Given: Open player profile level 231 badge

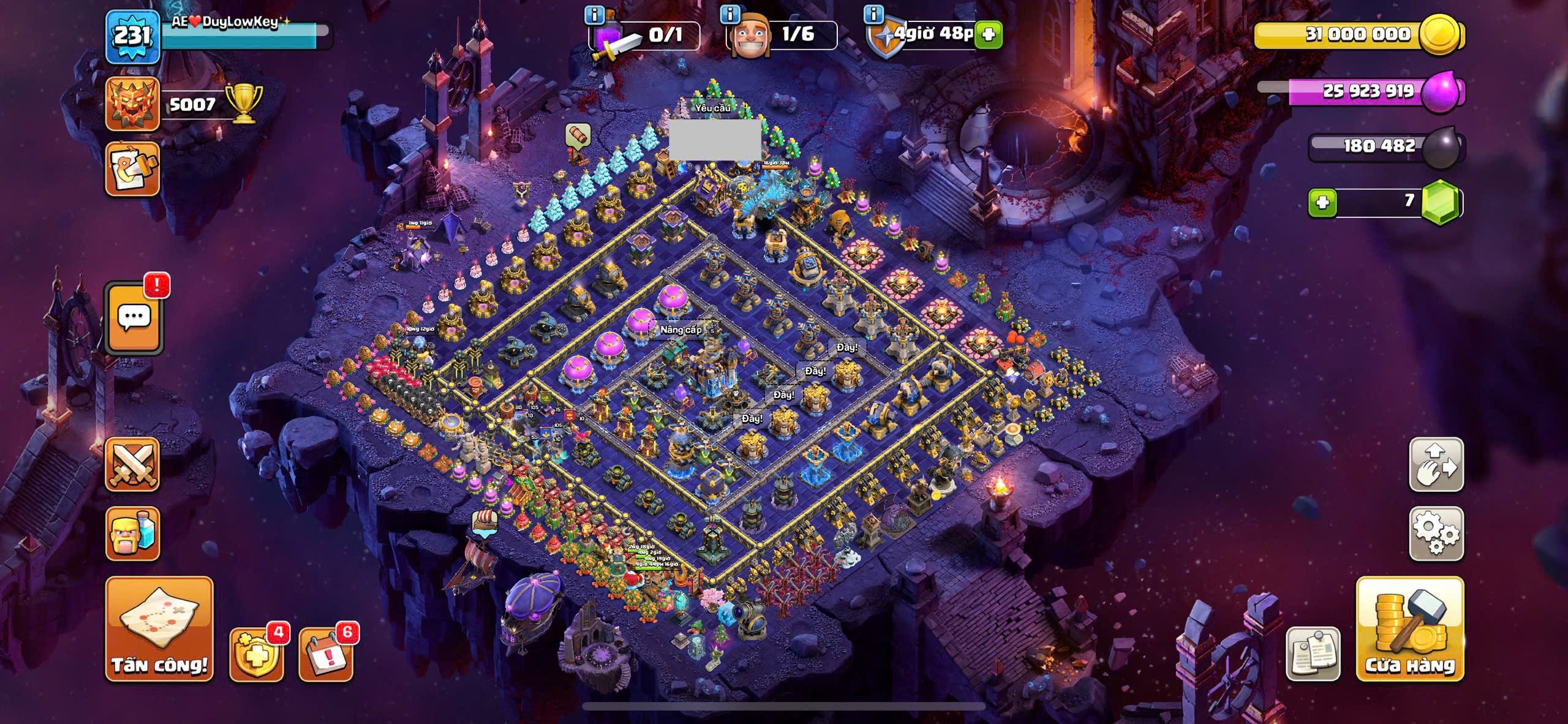Looking at the screenshot, I should (132, 36).
